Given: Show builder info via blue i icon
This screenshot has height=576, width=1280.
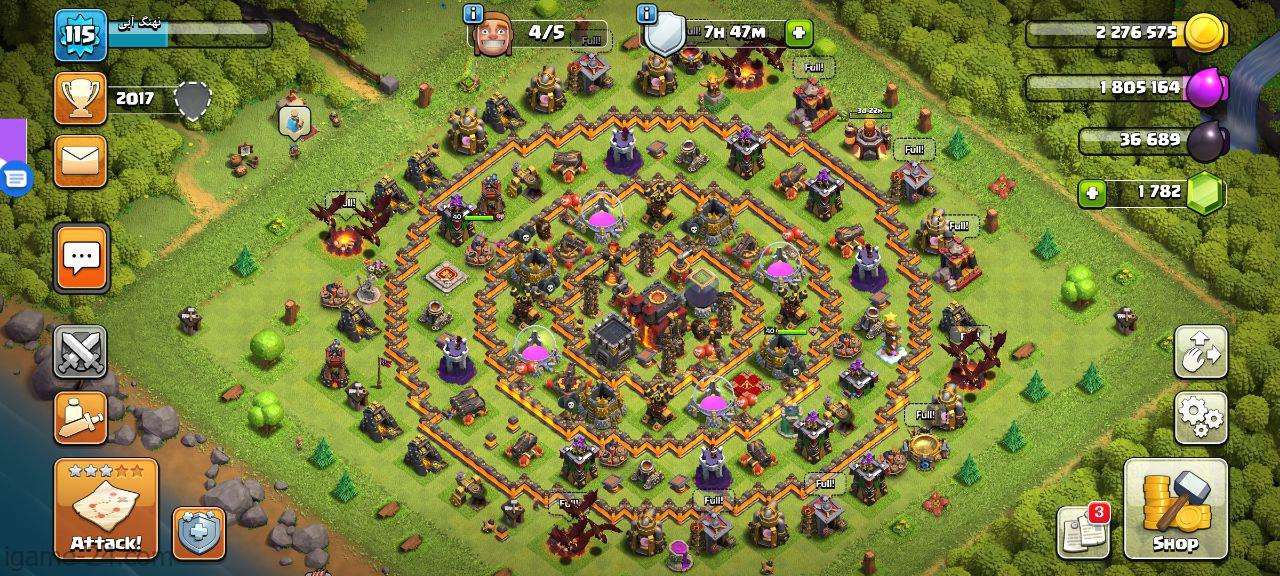Looking at the screenshot, I should pos(474,14).
